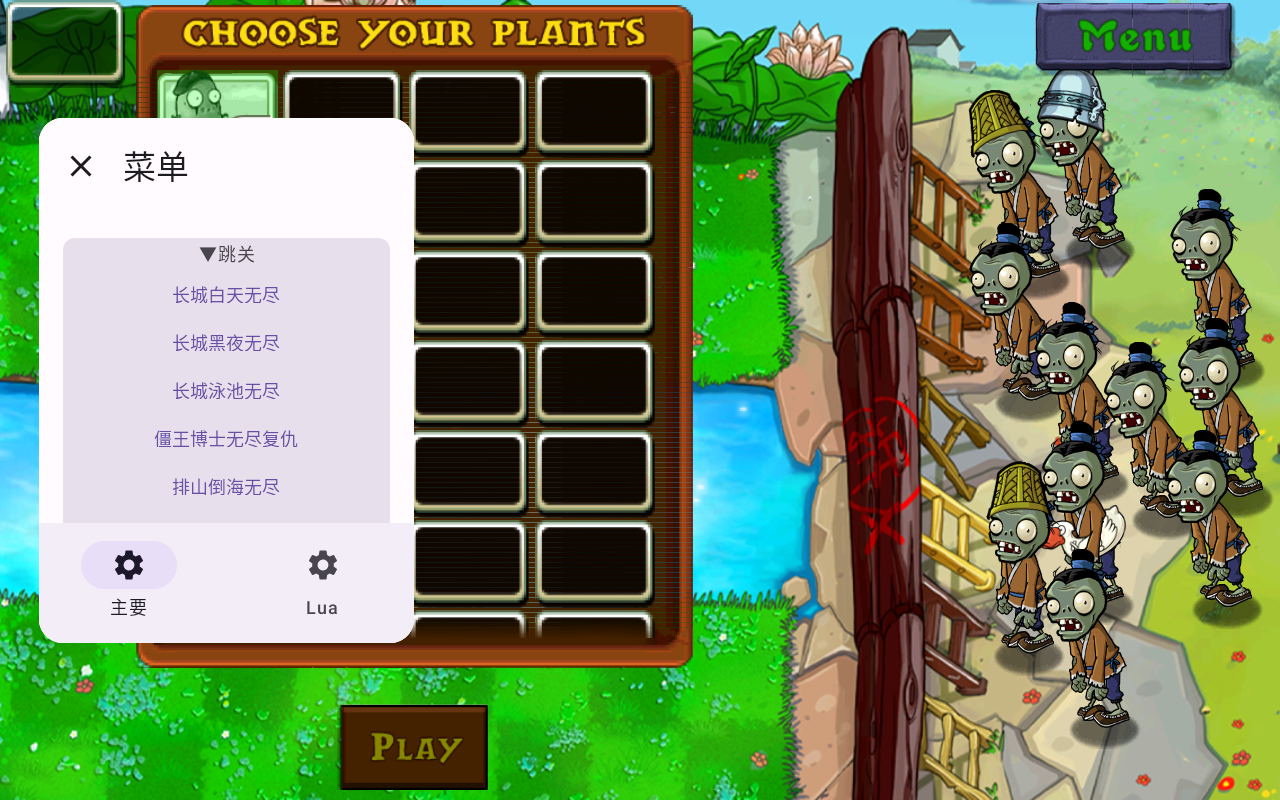
Task: Select the zombie seed packet card
Action: [x=216, y=97]
